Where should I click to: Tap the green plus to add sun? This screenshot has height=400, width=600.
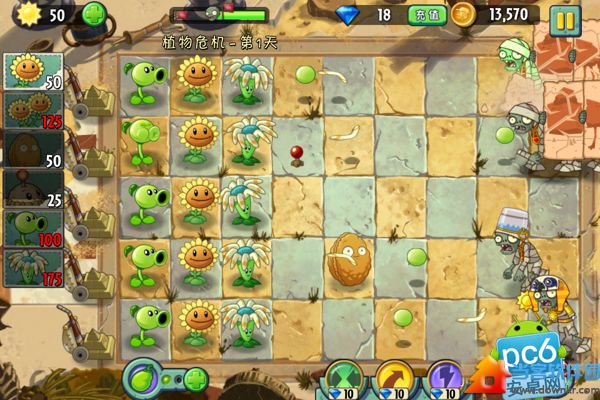coord(93,15)
